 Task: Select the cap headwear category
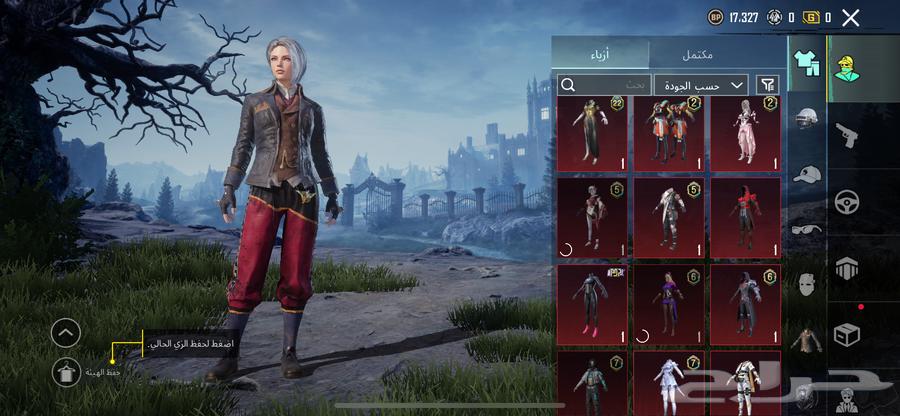pyautogui.click(x=806, y=174)
